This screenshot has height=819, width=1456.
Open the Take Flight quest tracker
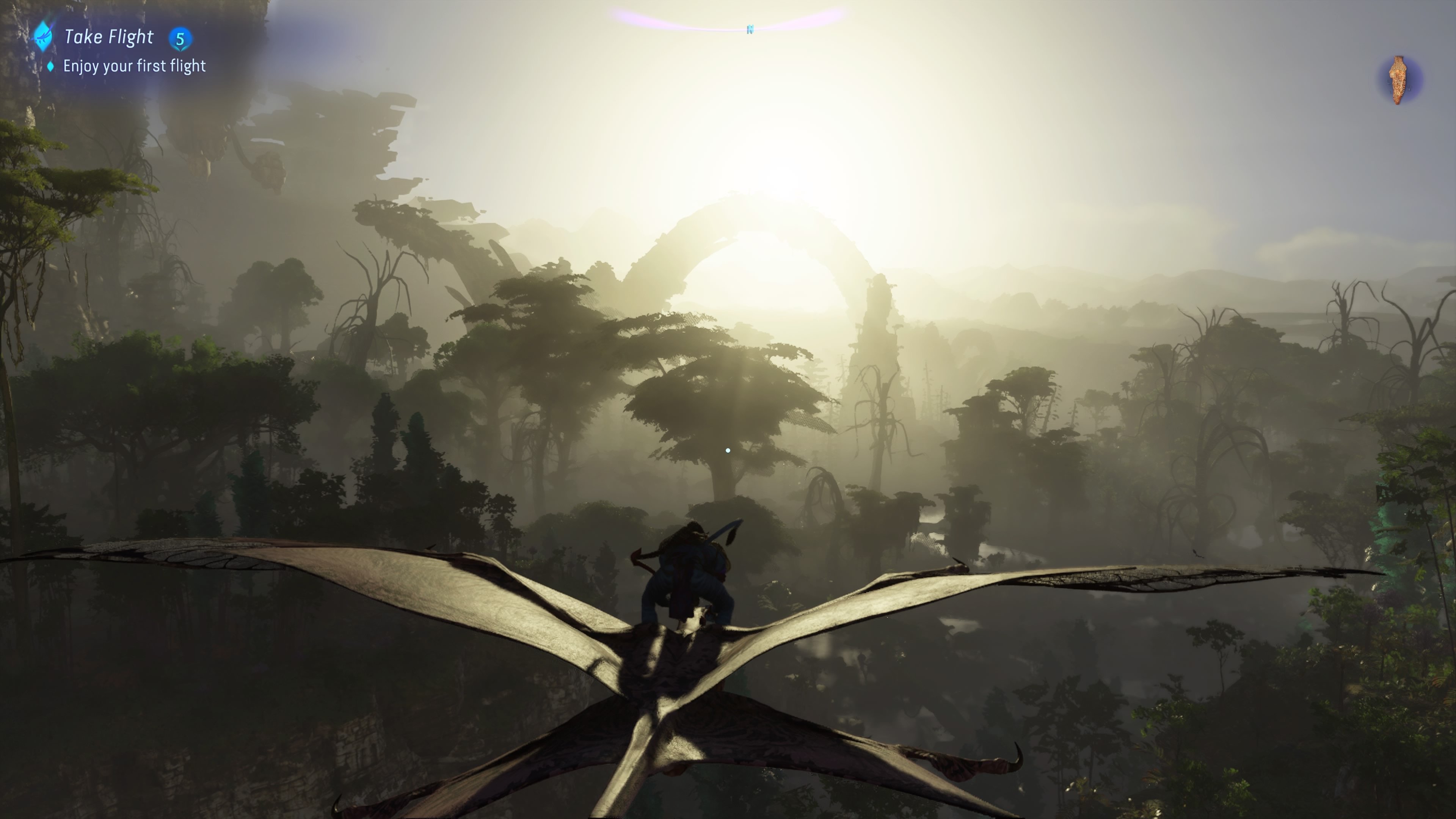click(x=108, y=37)
